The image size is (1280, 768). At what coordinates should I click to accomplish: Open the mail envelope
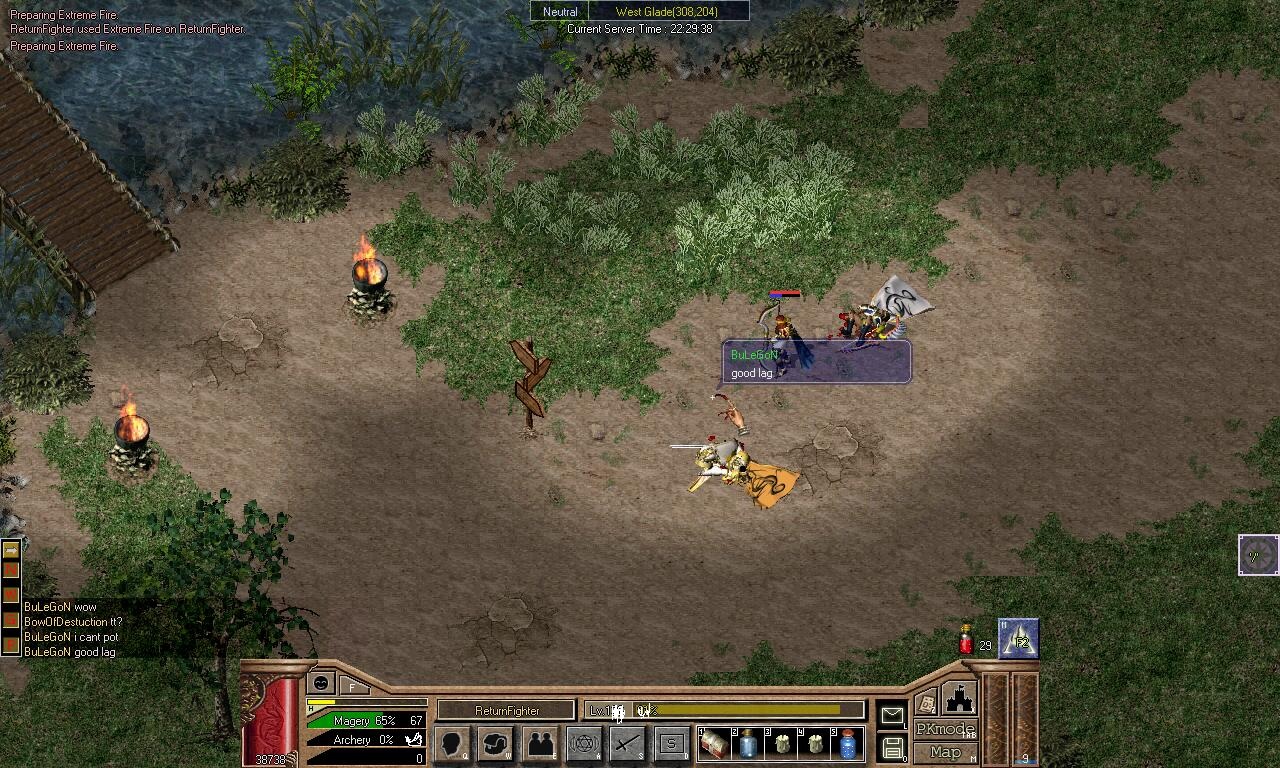click(891, 714)
